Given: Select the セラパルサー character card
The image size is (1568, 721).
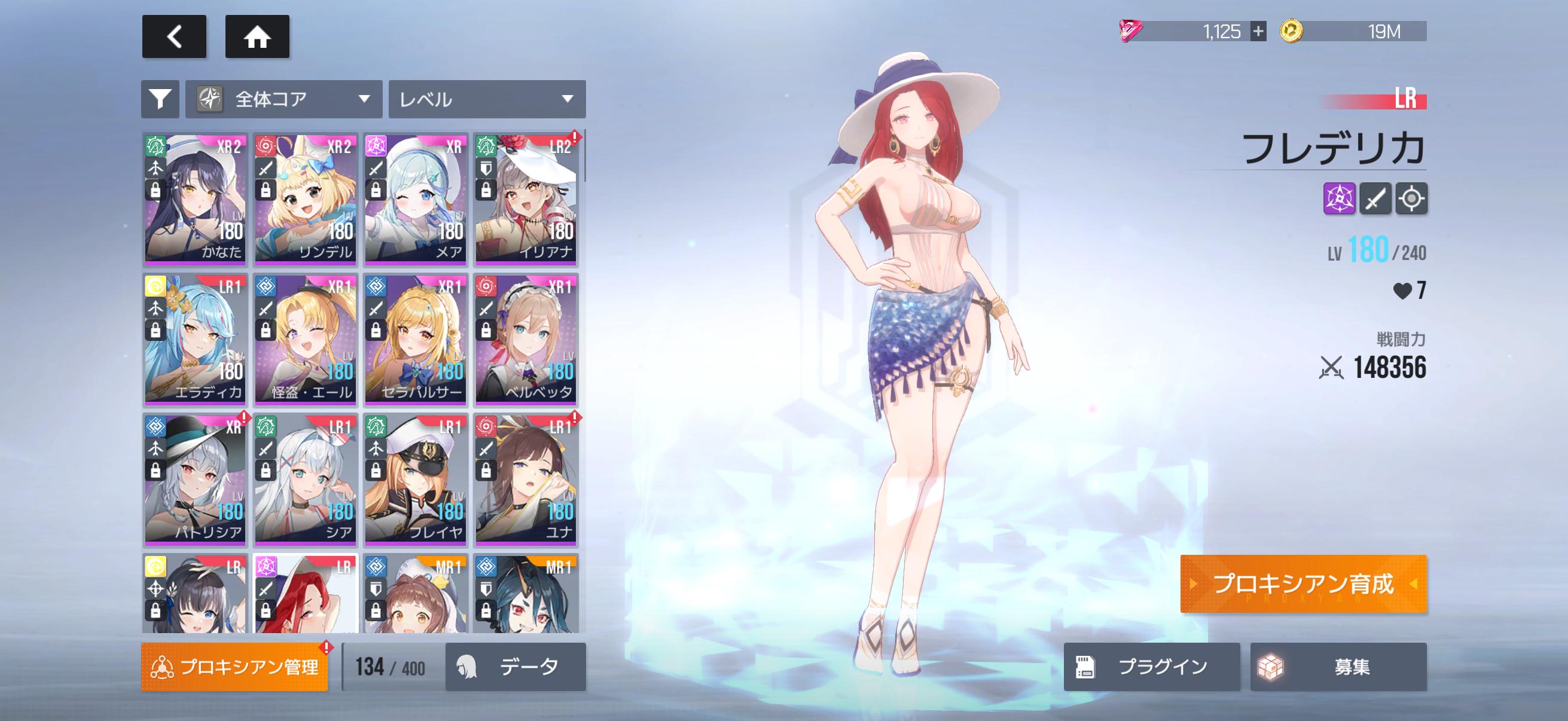Looking at the screenshot, I should point(416,340).
